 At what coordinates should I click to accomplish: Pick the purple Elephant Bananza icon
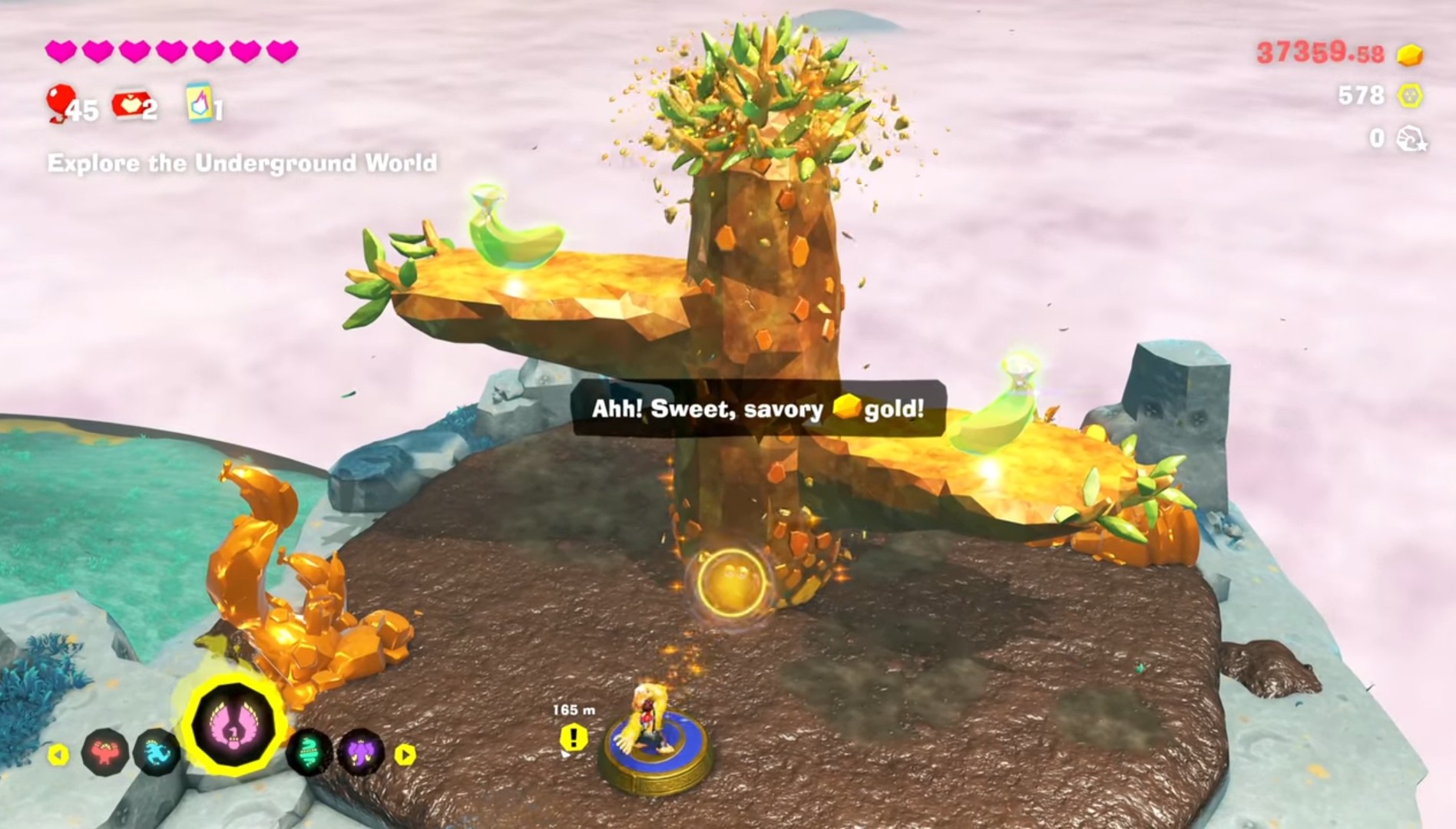[361, 752]
